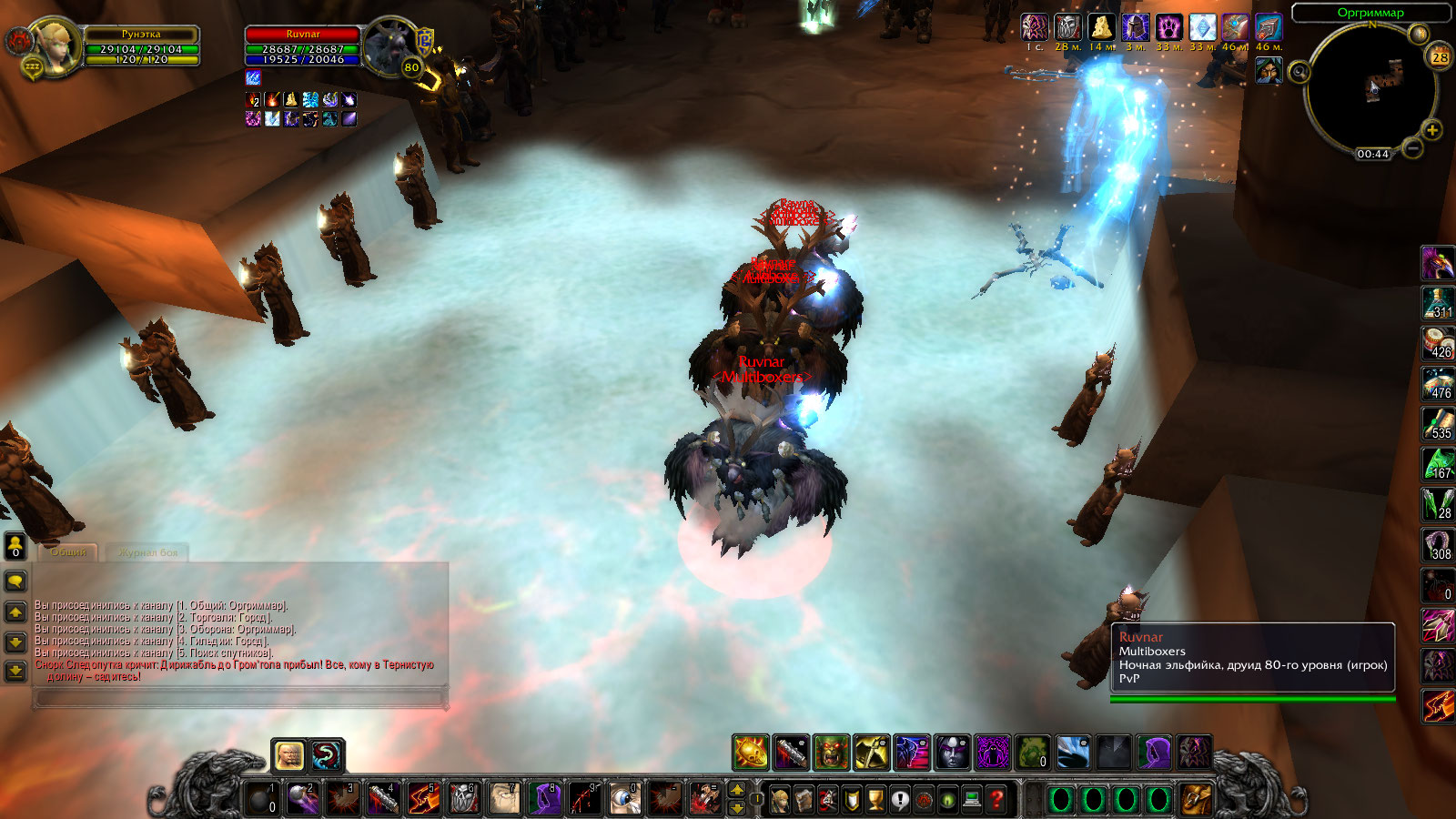The image size is (1456, 819).
Task: Activate the eyeball ability in action bar
Action: click(x=623, y=799)
